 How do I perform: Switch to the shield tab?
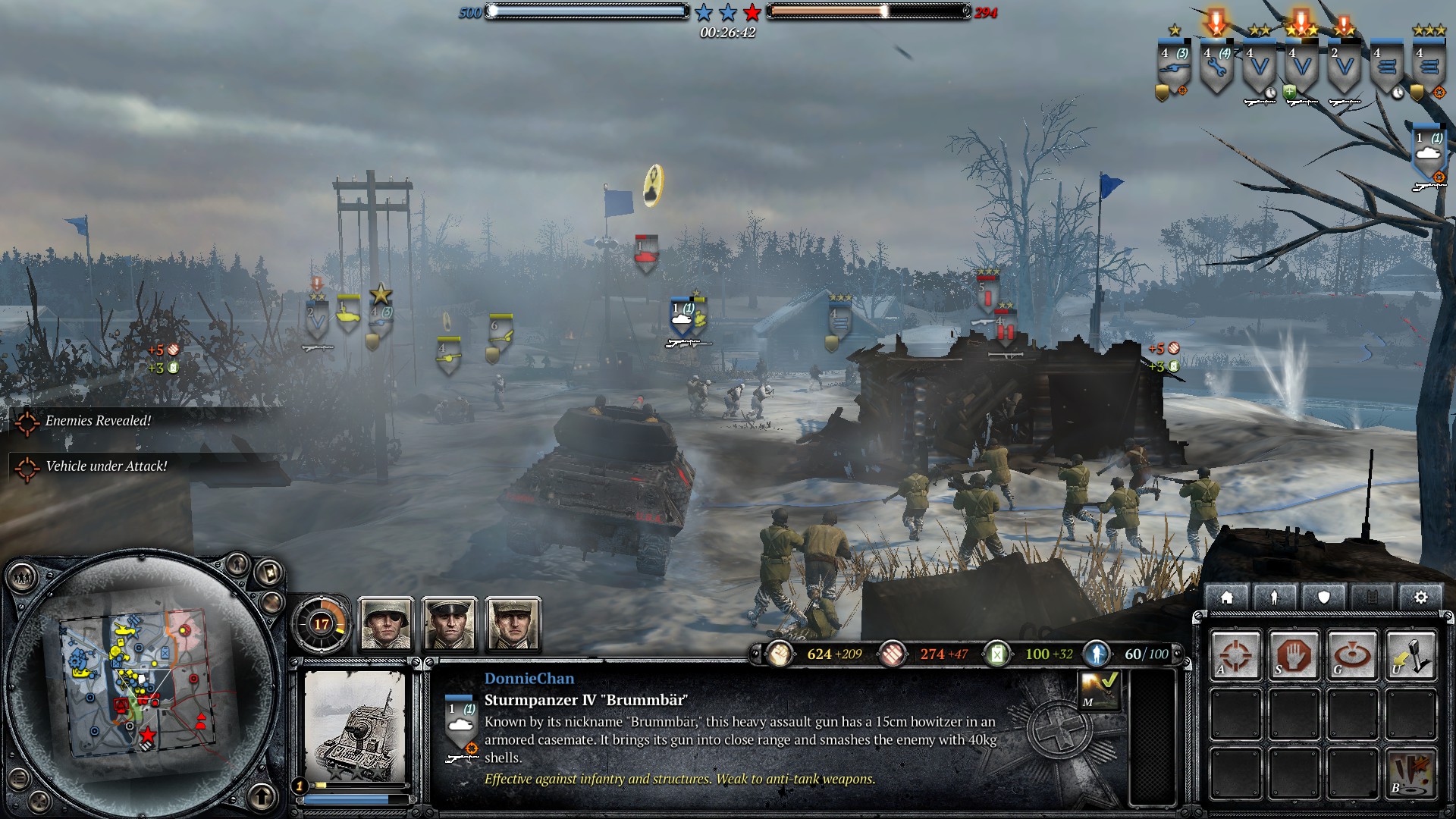[x=1323, y=598]
